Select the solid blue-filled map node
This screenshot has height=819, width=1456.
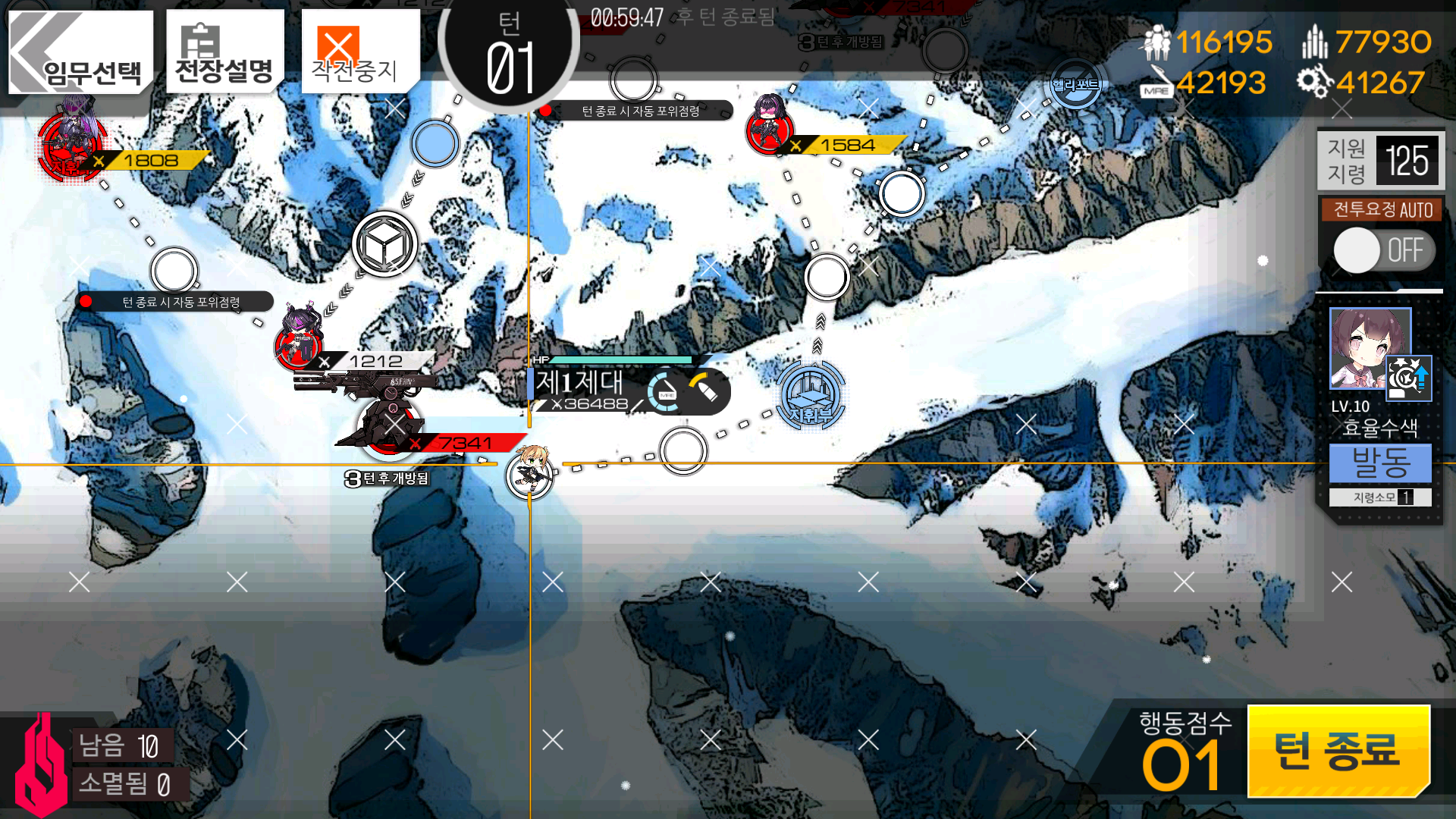[x=435, y=143]
